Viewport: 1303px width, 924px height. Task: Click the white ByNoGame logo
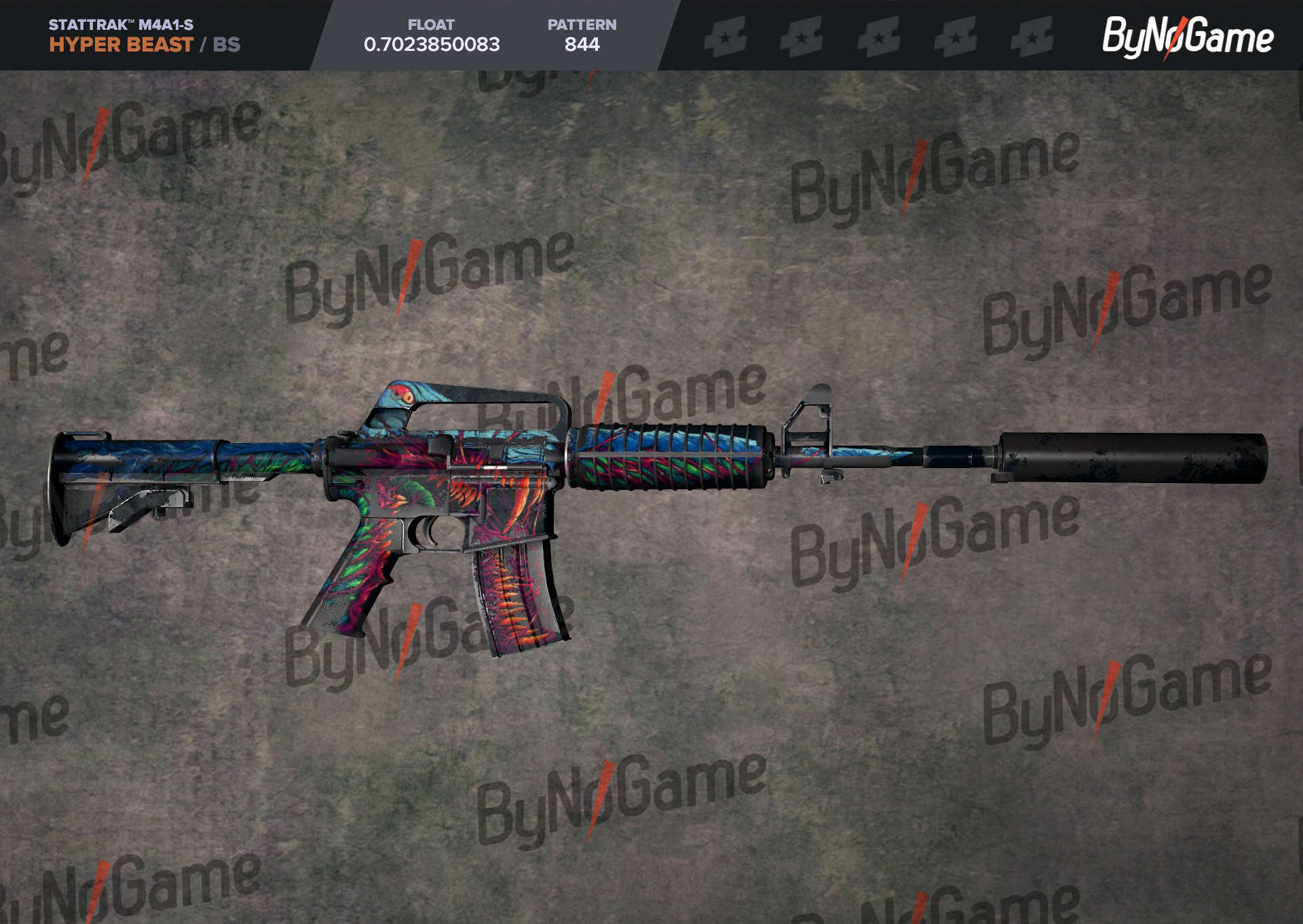point(1187,37)
